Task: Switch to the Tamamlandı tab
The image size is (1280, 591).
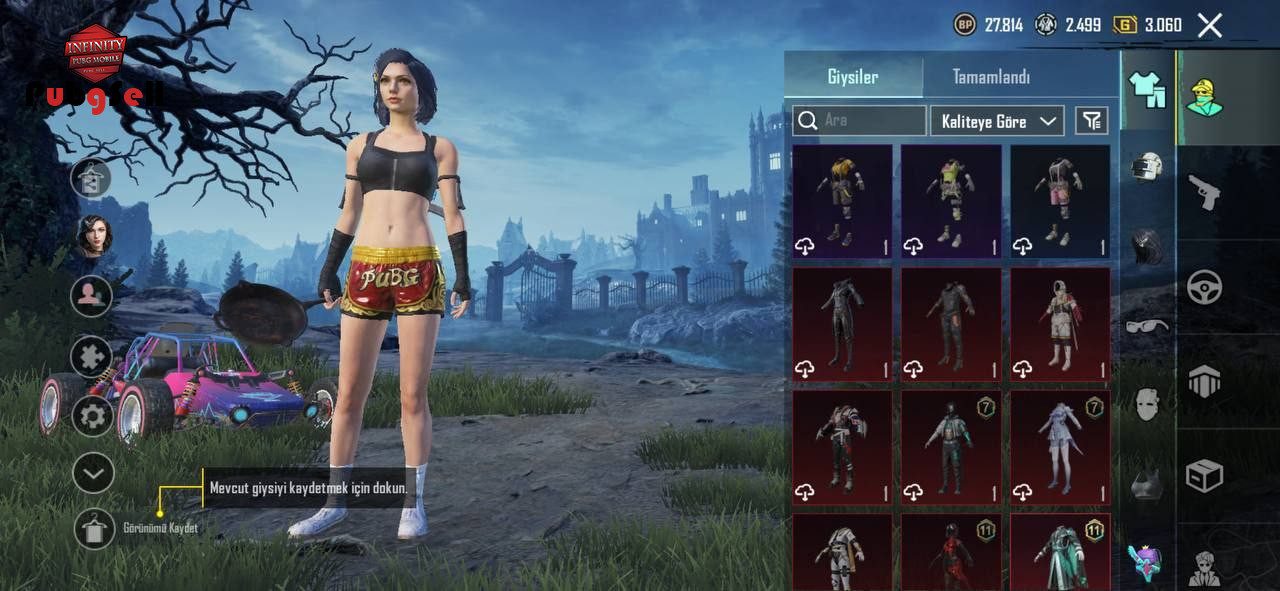Action: click(990, 77)
